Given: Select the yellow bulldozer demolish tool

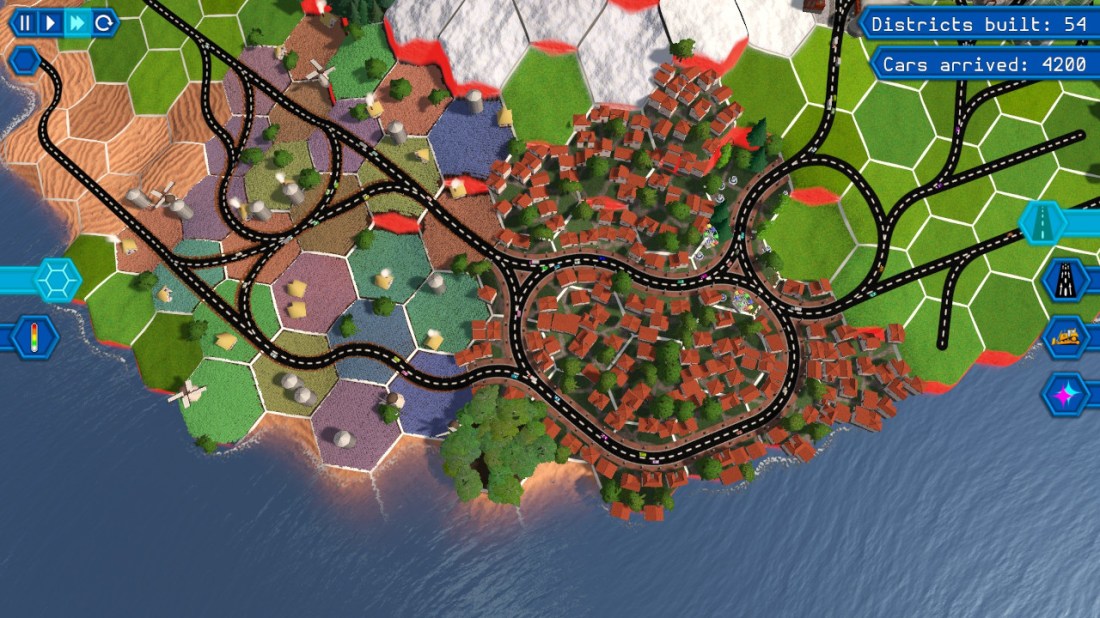Looking at the screenshot, I should pyautogui.click(x=1064, y=337).
